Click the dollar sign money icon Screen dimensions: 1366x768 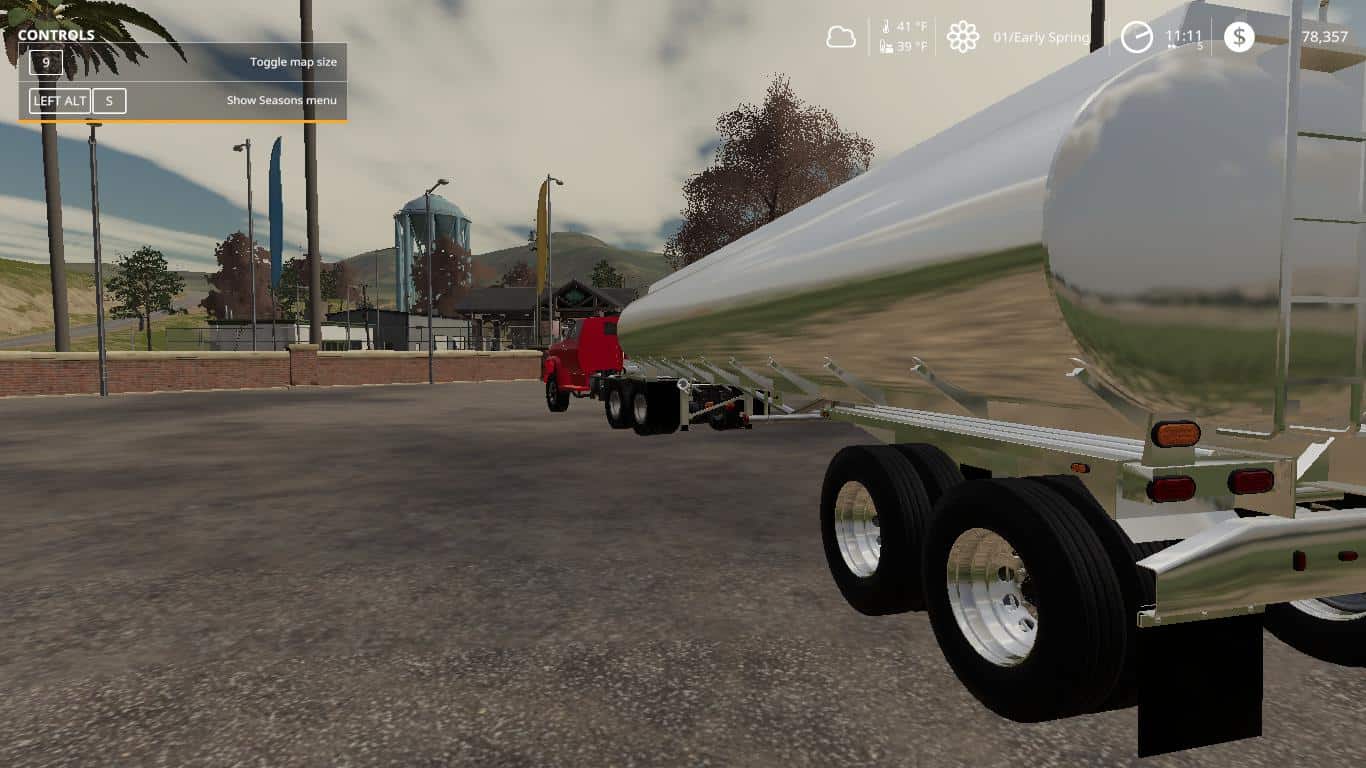tap(1239, 37)
